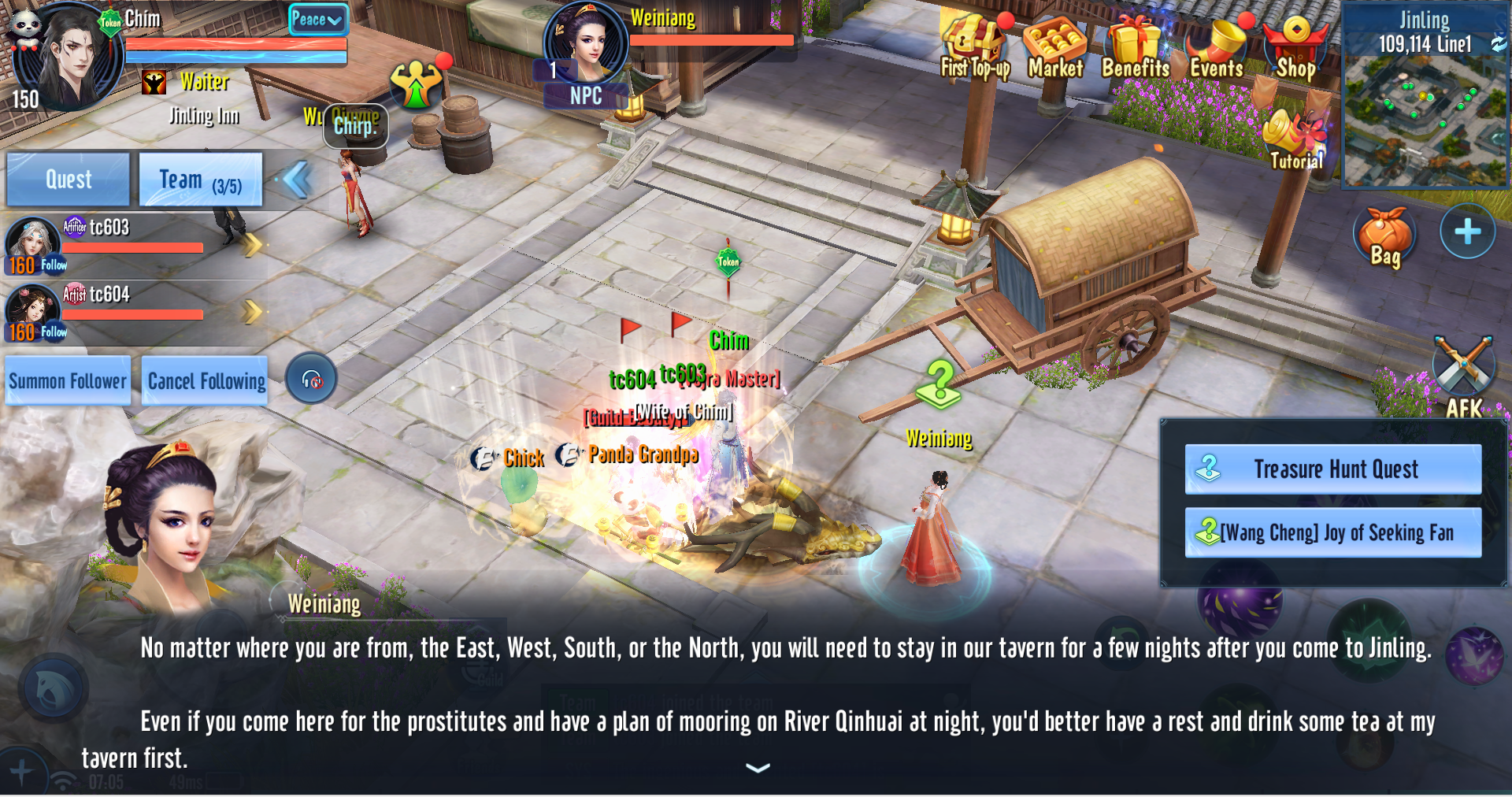Open the Peace mode dropdown
The width and height of the screenshot is (1512, 797).
(317, 20)
